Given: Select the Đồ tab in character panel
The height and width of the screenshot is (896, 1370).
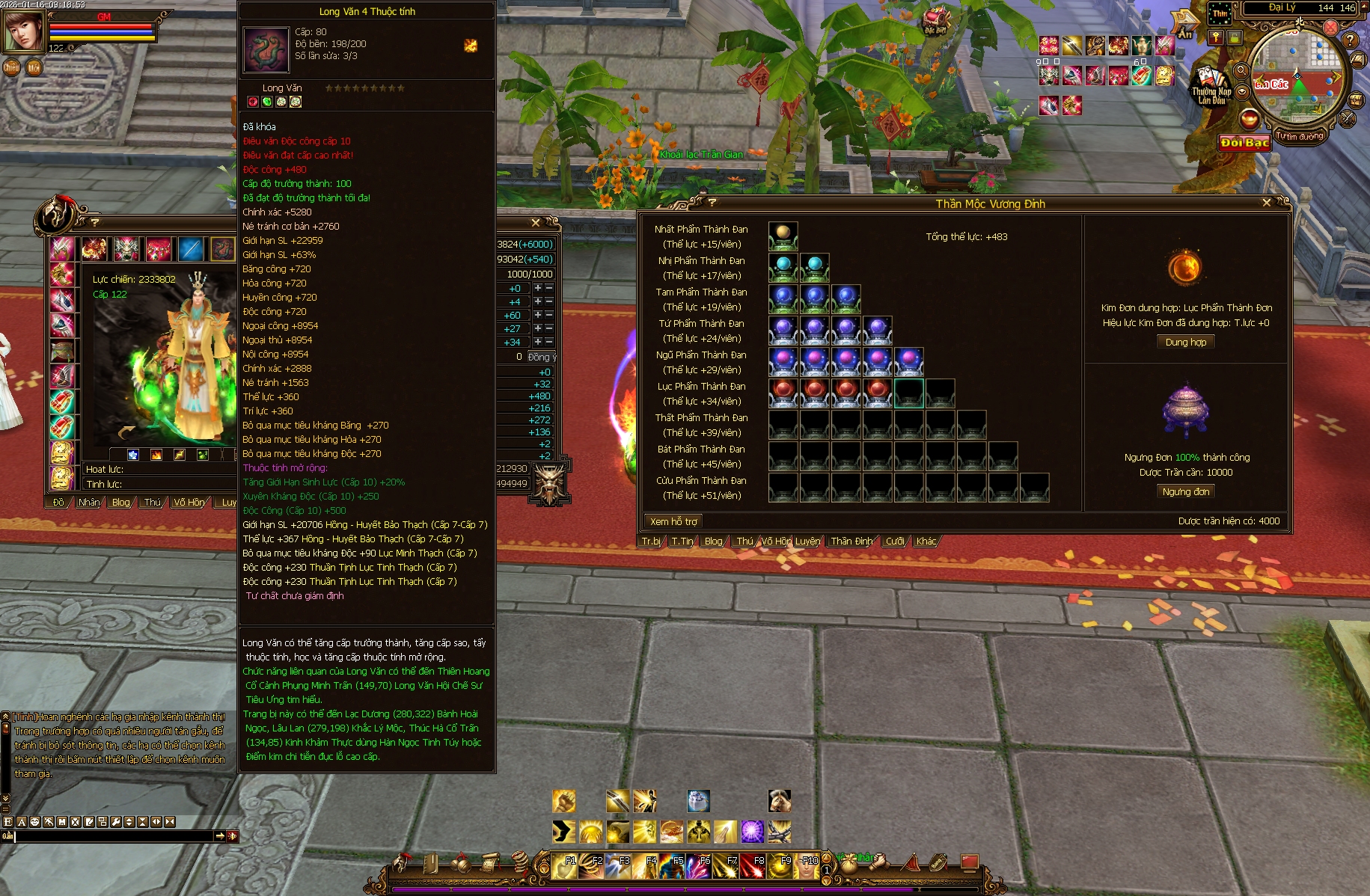Looking at the screenshot, I should pyautogui.click(x=58, y=502).
